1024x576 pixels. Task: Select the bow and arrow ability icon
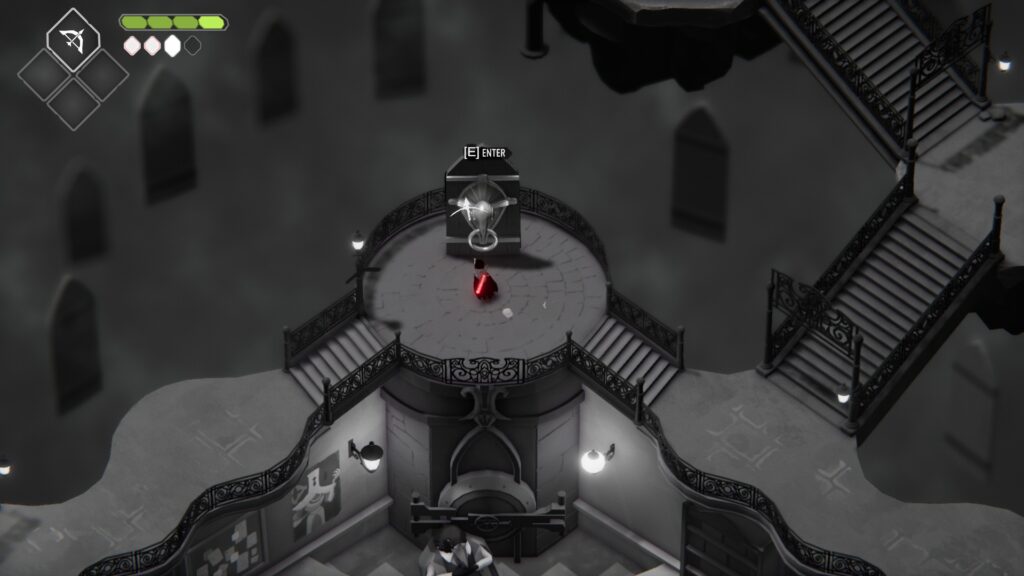(x=72, y=40)
